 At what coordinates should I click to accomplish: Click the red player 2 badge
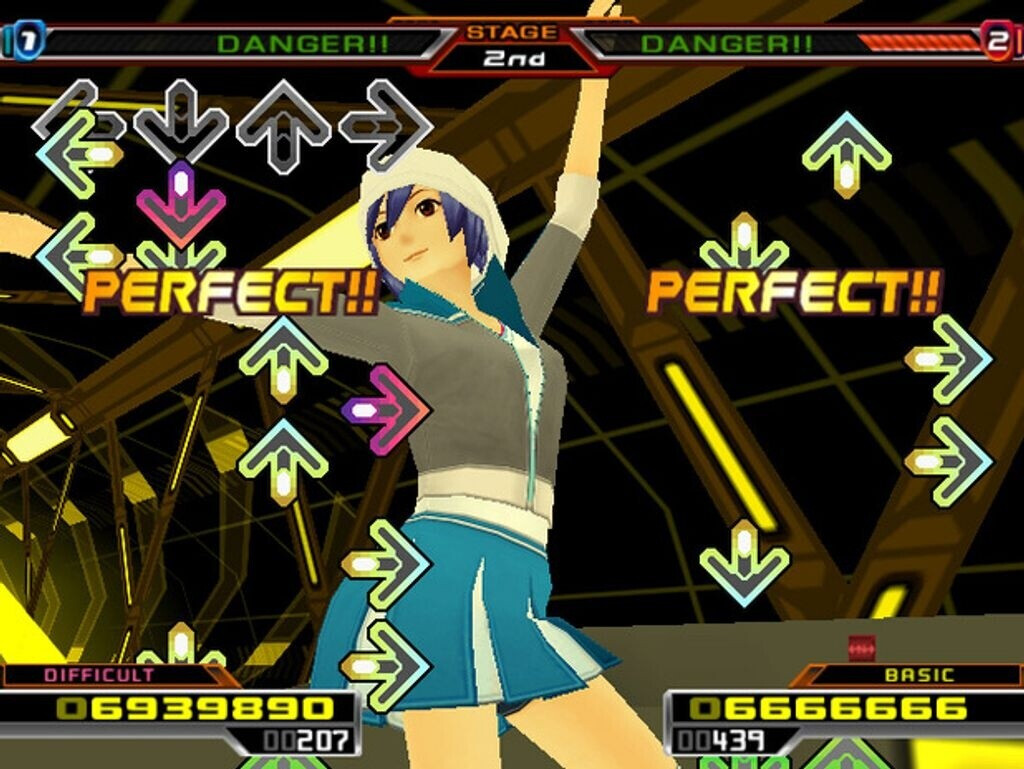tap(997, 41)
